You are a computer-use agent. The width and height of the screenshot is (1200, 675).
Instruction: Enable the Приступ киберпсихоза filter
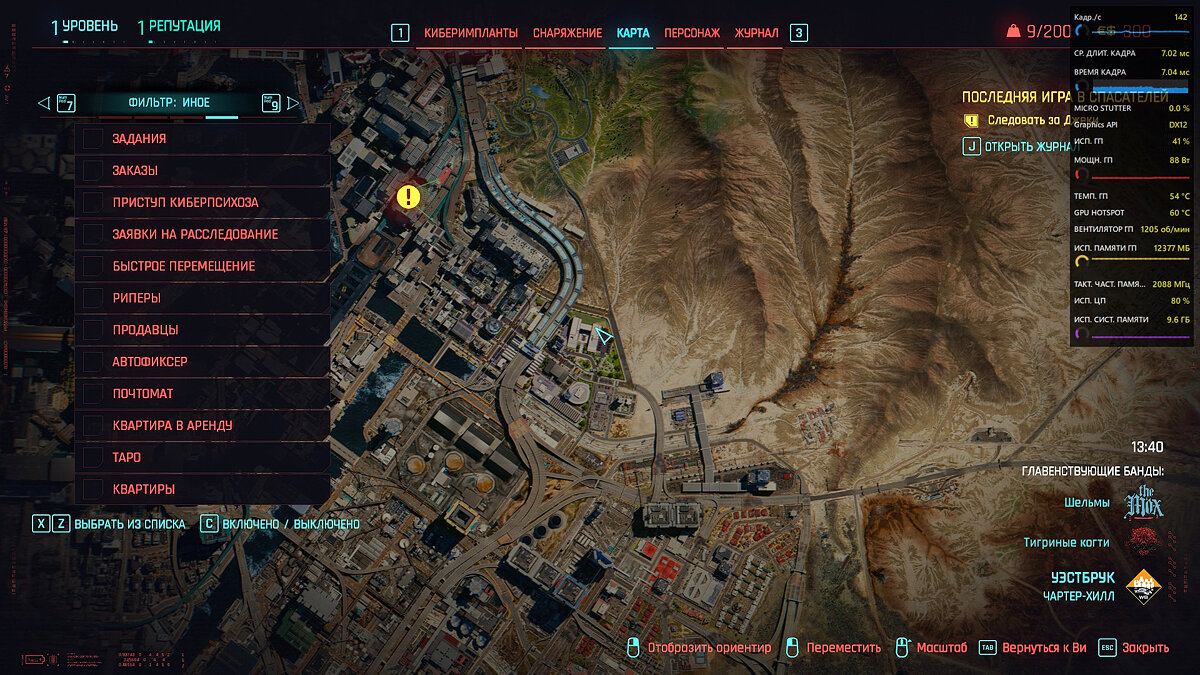pyautogui.click(x=94, y=203)
